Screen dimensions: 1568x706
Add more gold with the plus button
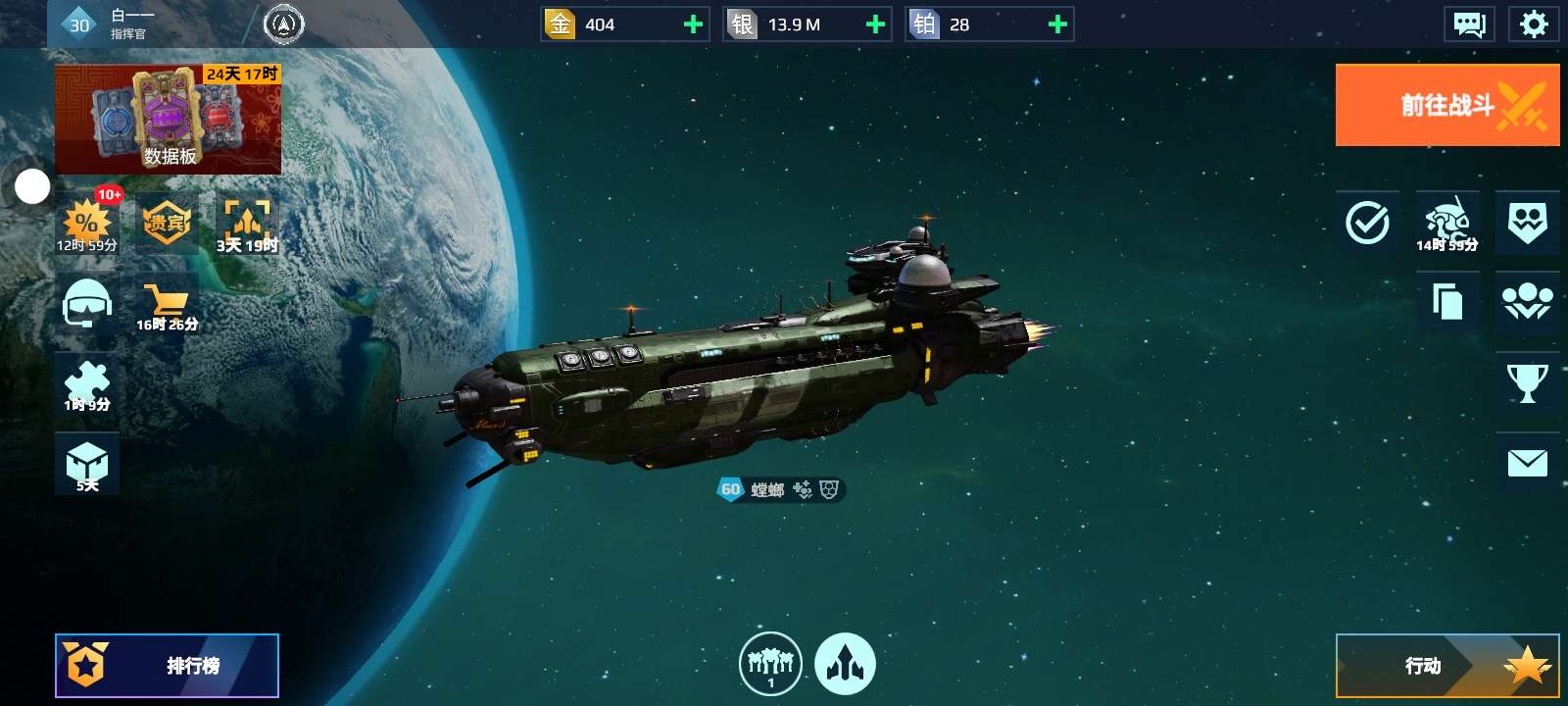693,25
